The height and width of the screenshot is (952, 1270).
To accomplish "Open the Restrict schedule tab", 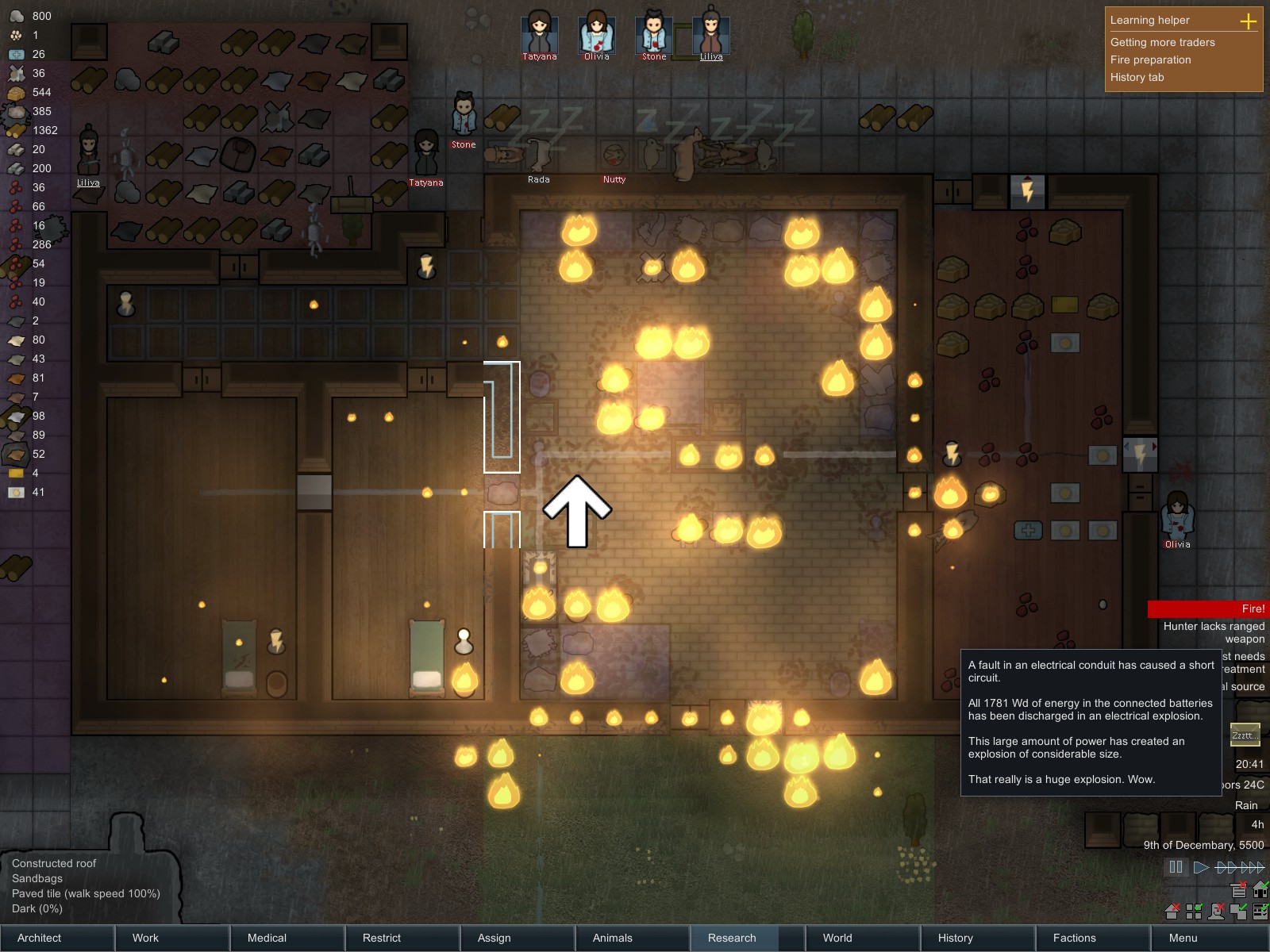I will pyautogui.click(x=402, y=938).
